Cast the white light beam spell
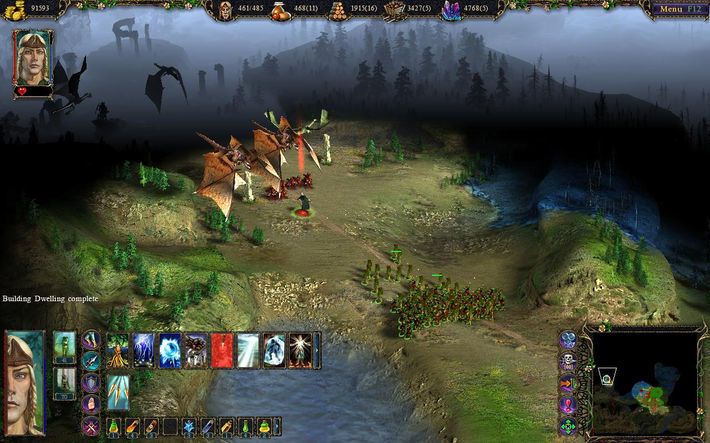 point(248,351)
